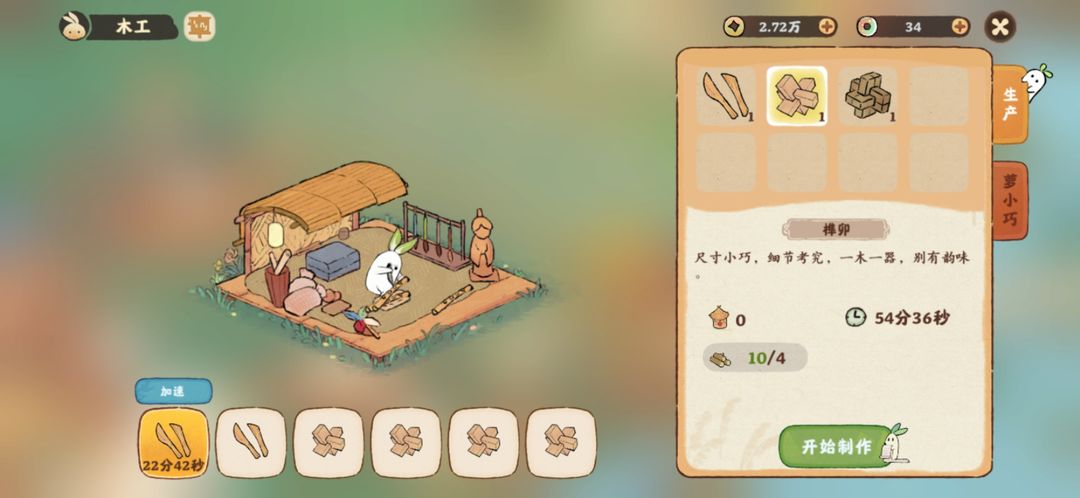Open the workshop icon beside 木工 title
The height and width of the screenshot is (498, 1080).
(x=200, y=27)
